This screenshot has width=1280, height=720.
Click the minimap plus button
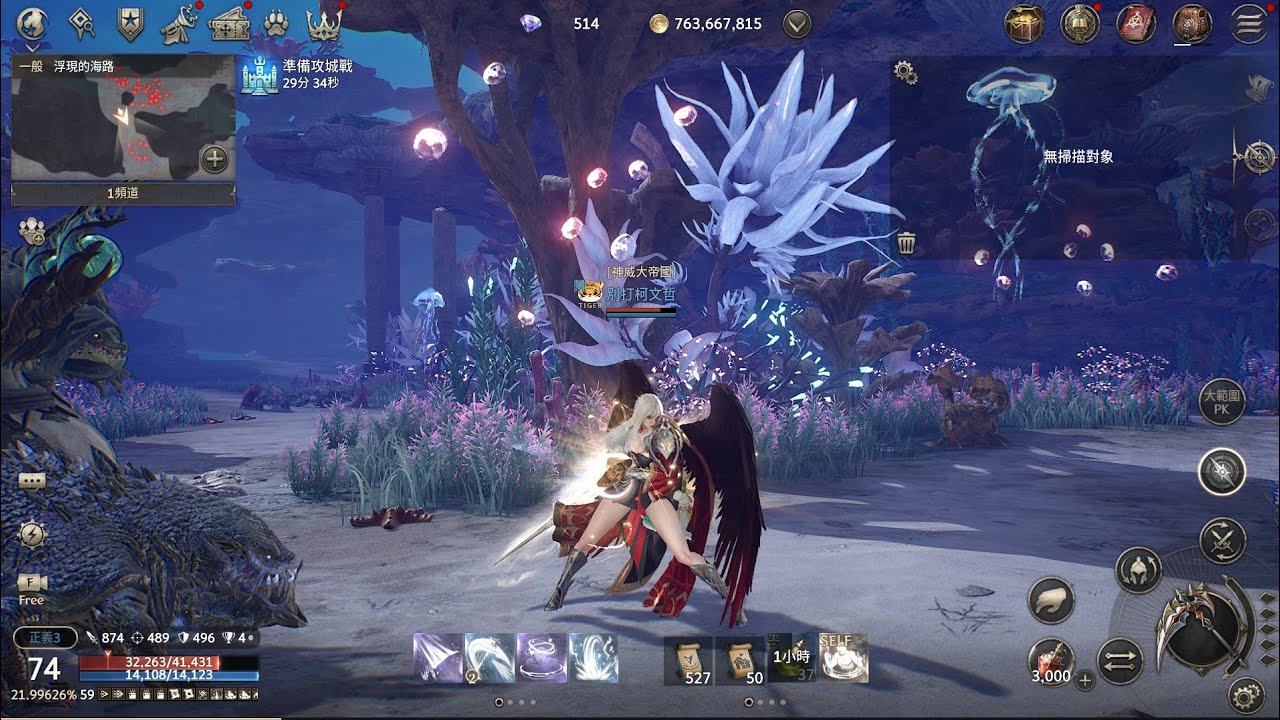tap(214, 159)
